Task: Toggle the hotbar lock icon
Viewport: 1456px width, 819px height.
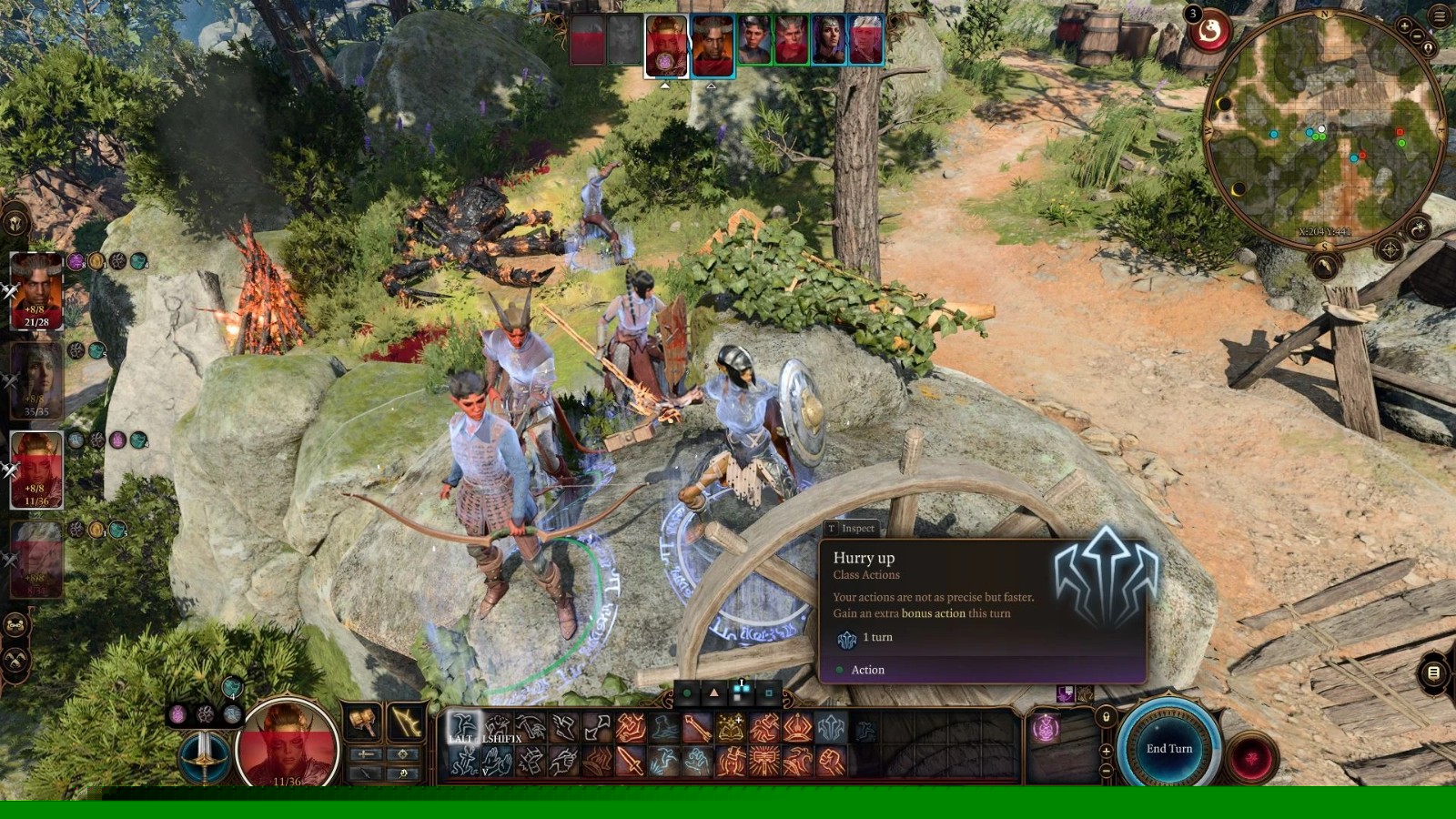Action: tap(1106, 717)
